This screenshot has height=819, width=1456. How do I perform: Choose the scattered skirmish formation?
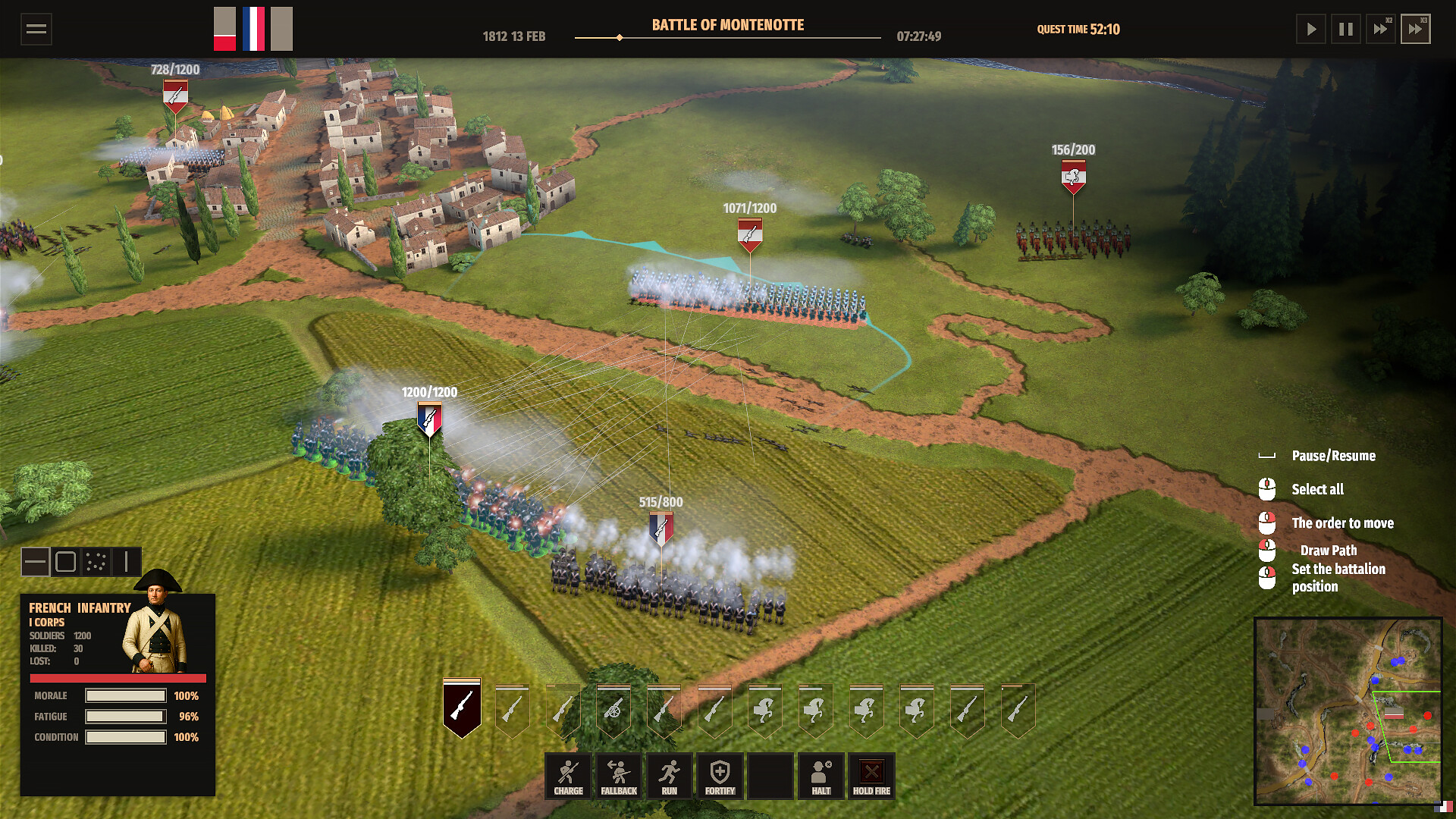96,562
